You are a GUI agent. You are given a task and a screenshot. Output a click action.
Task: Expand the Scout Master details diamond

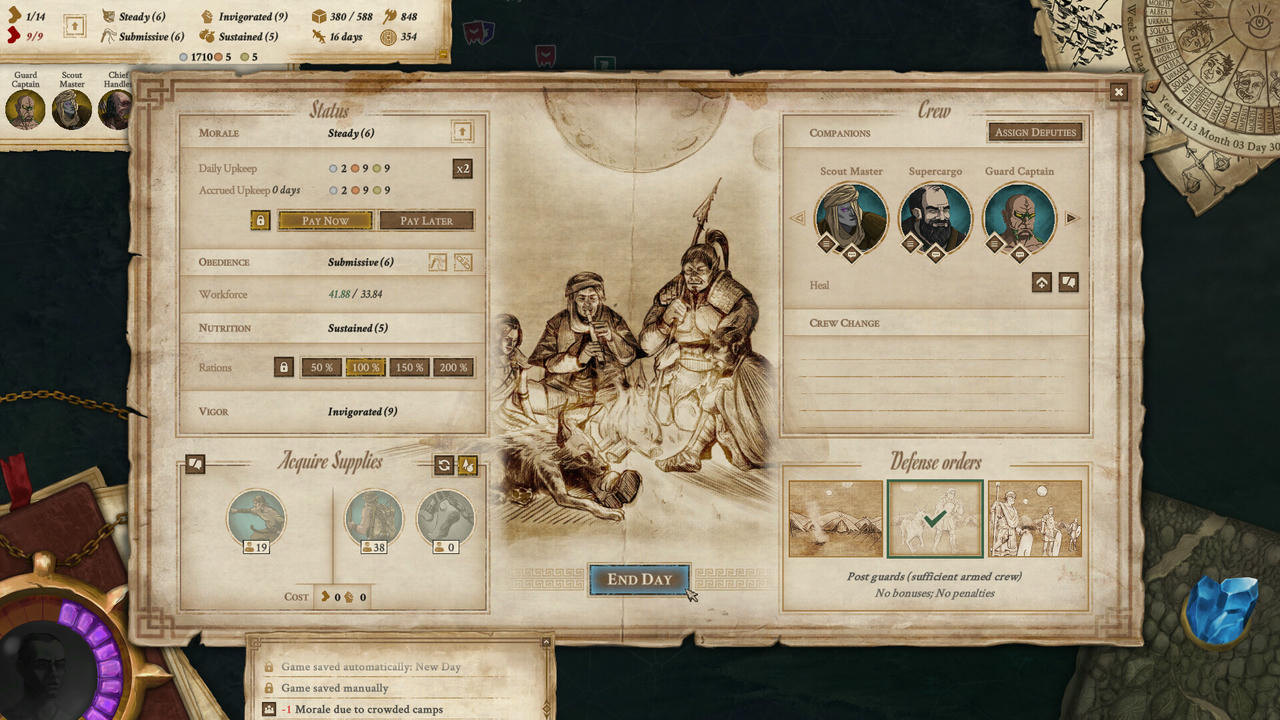click(x=826, y=243)
